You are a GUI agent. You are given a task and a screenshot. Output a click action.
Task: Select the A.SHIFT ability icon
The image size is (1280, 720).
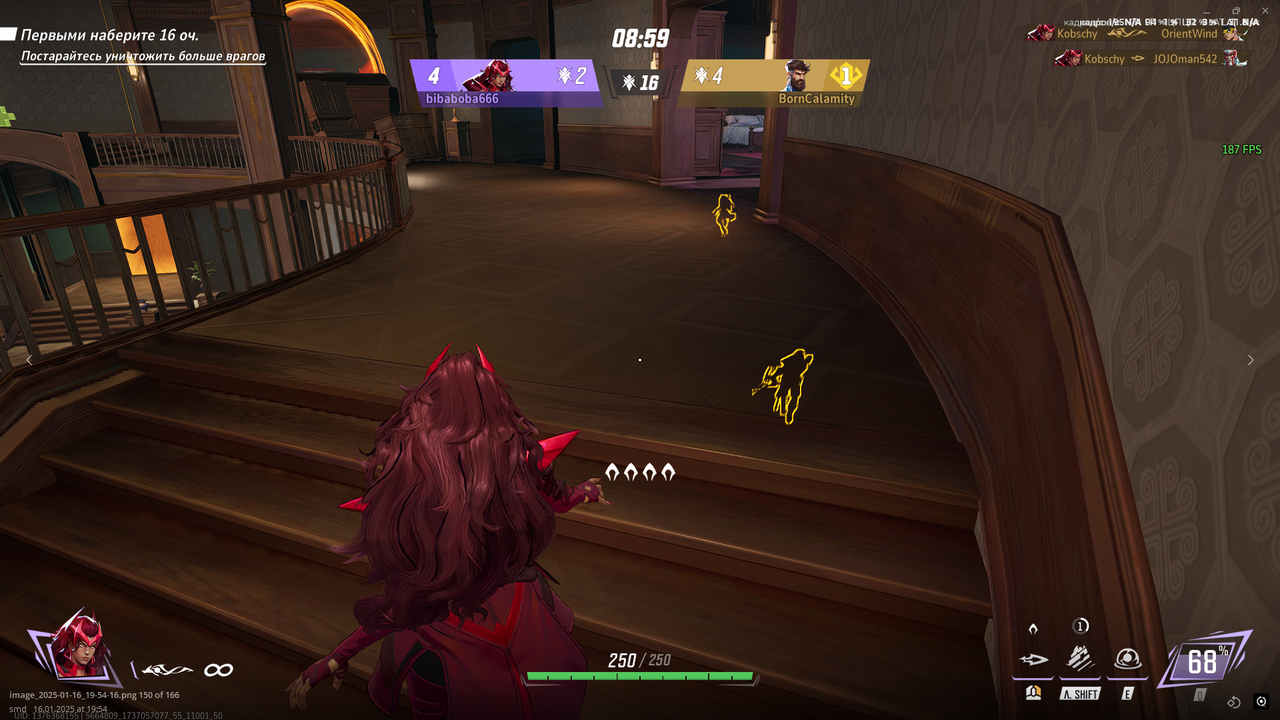[1080, 659]
